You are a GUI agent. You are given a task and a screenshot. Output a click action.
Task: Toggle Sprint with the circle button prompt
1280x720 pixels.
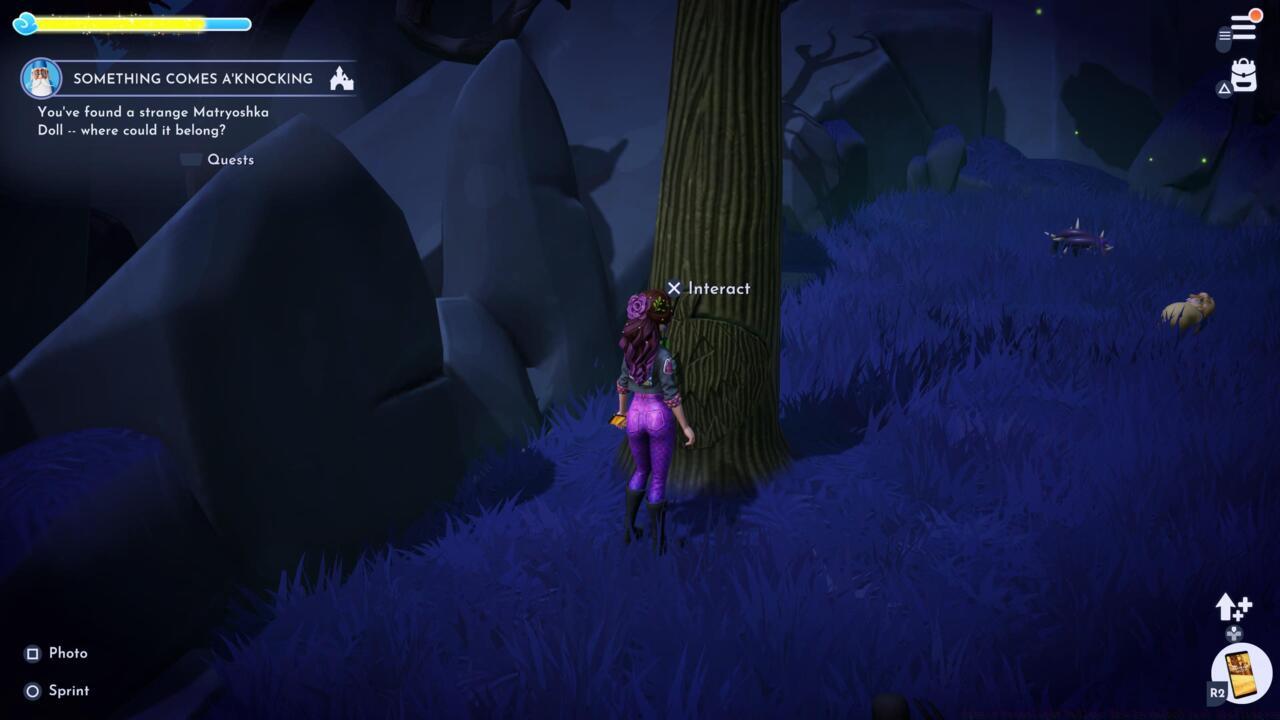30,690
